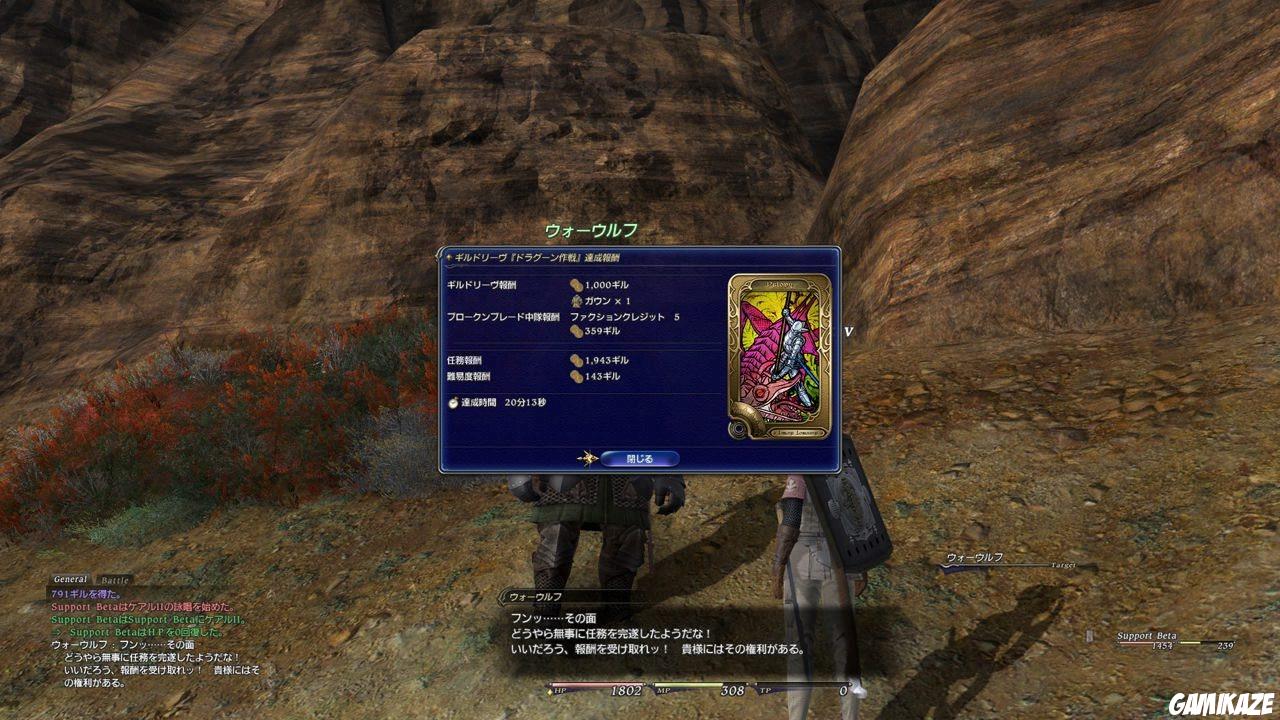Switch to the Battle chat tab

[x=114, y=580]
